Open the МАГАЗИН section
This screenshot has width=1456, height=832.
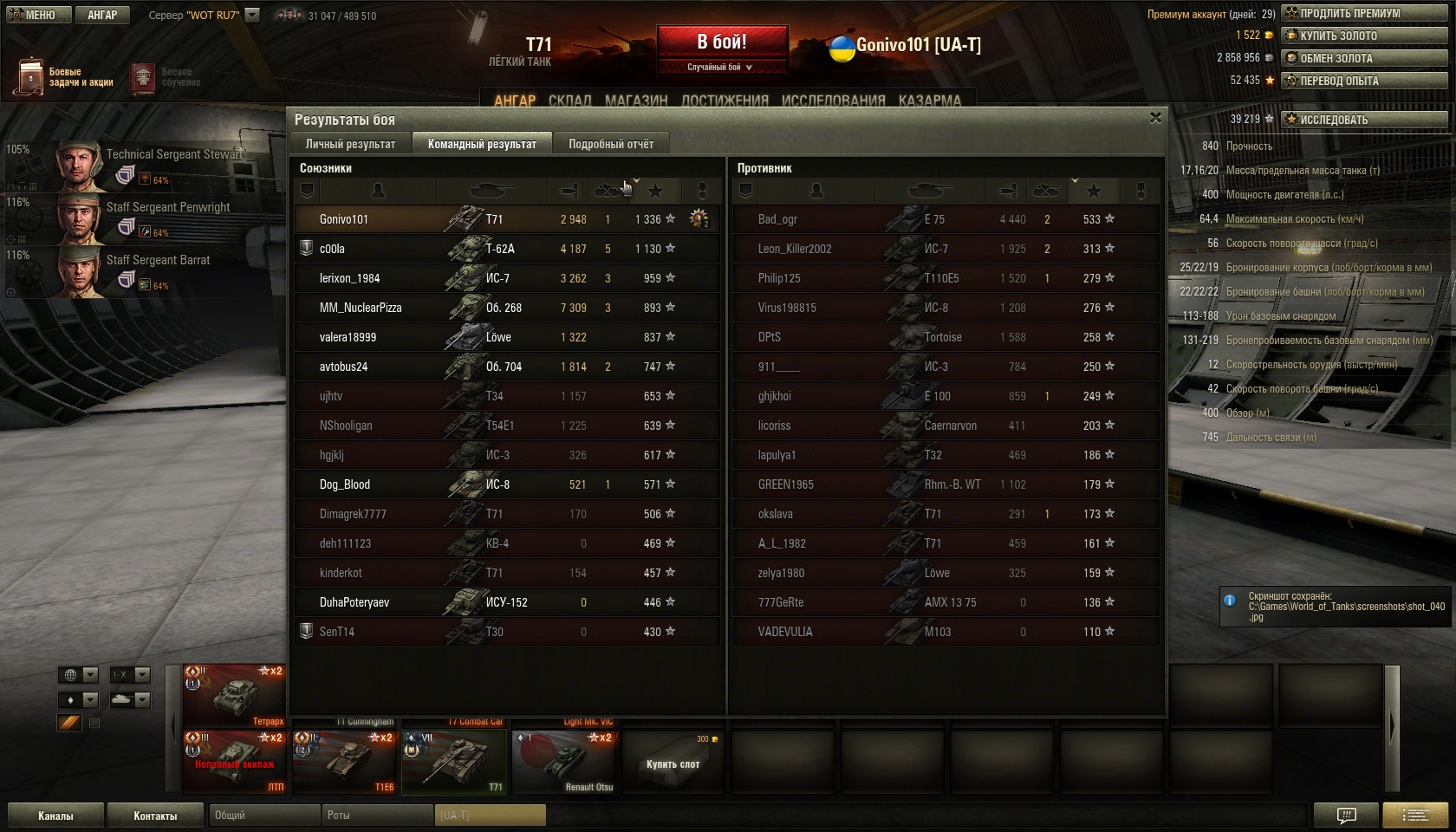636,101
